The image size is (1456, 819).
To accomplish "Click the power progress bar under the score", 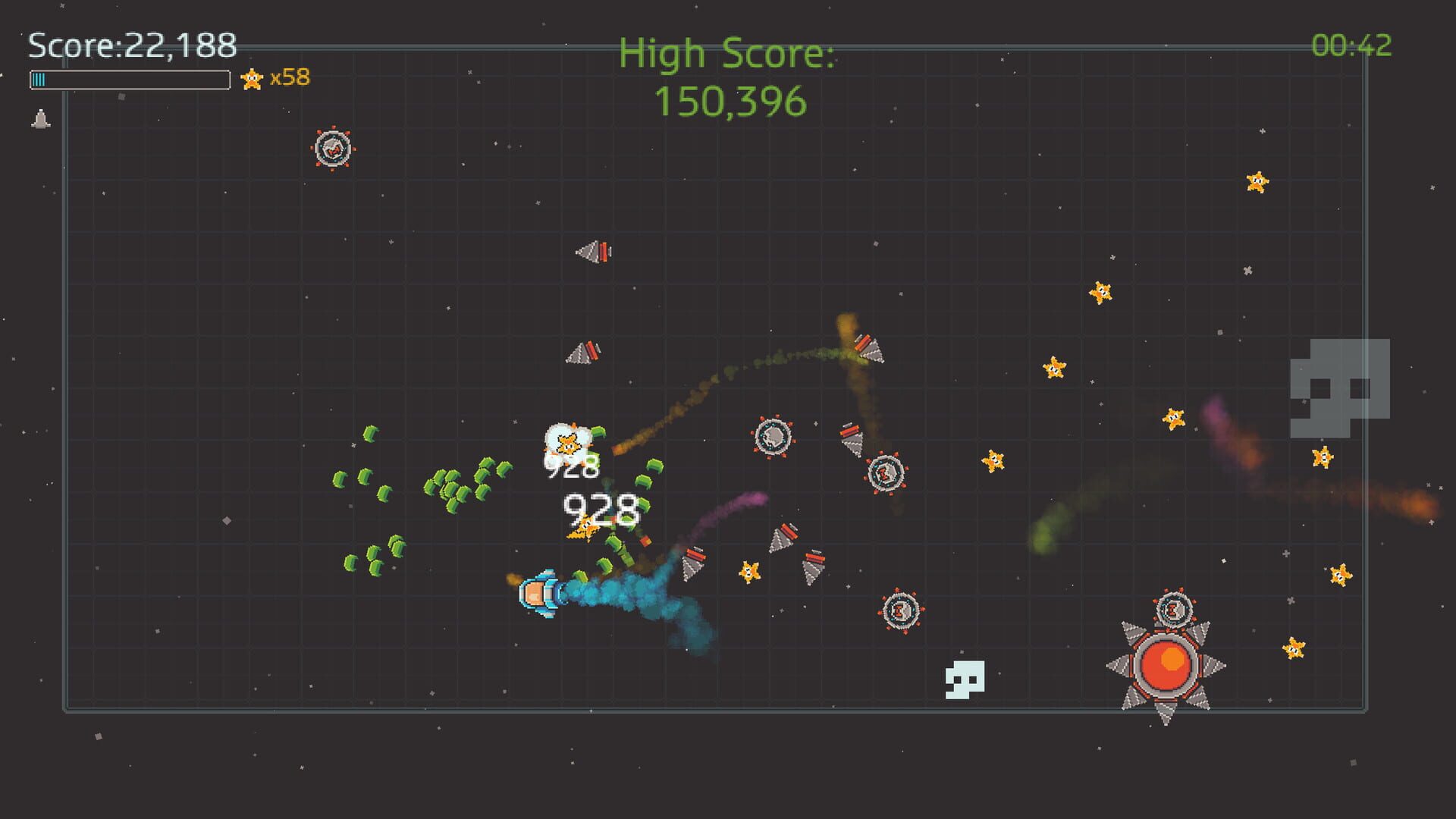I will [129, 77].
